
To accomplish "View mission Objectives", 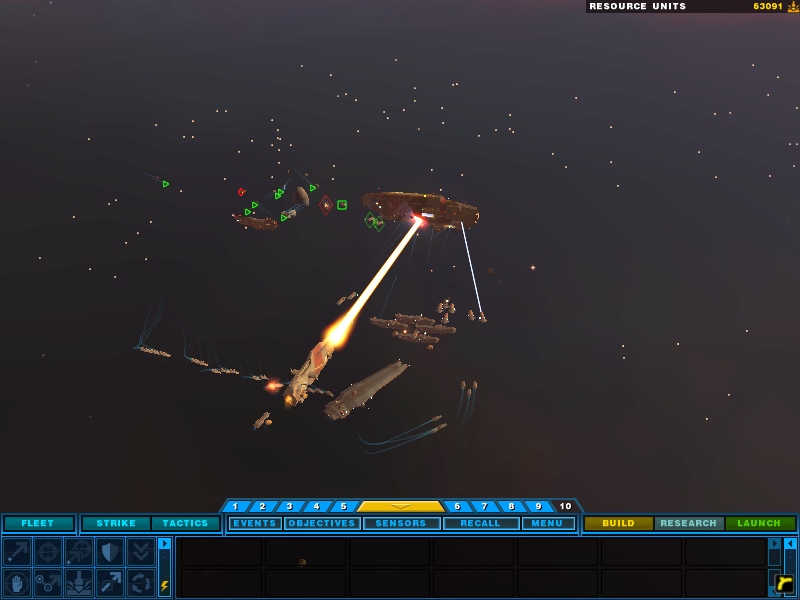I will (x=322, y=523).
